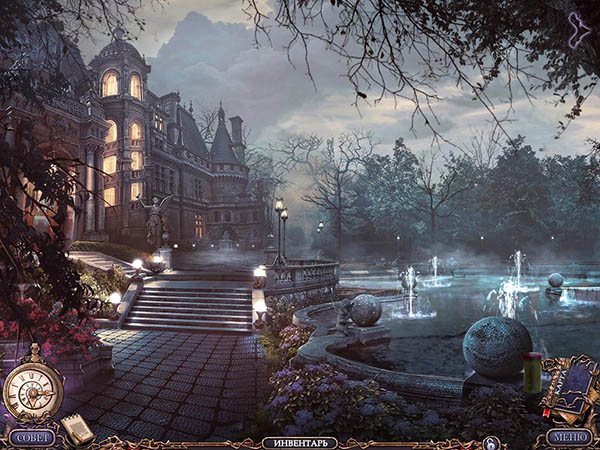This screenshot has height=450, width=600.
Task: Open the Меню button
Action: pos(571,437)
